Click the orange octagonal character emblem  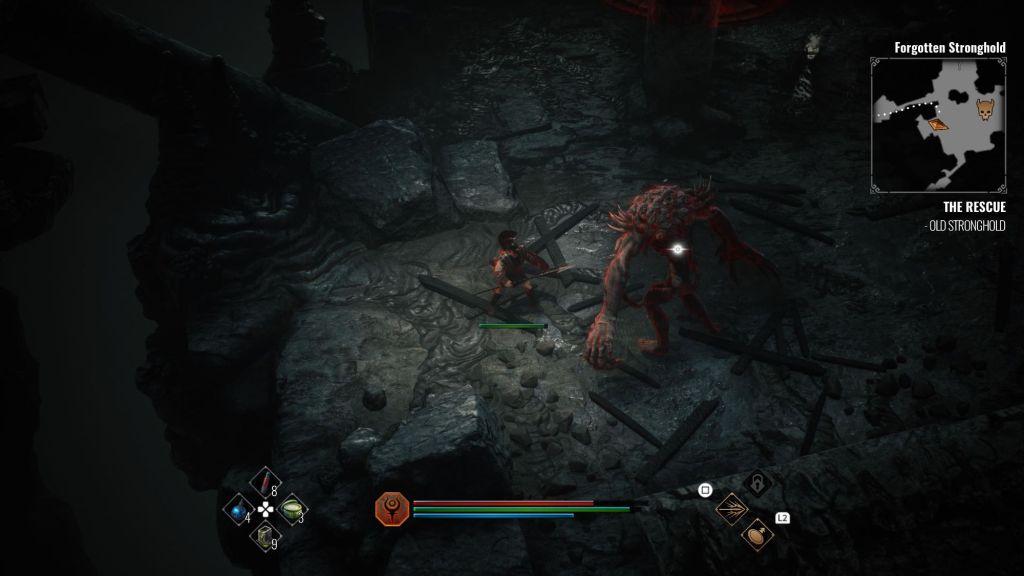390,509
